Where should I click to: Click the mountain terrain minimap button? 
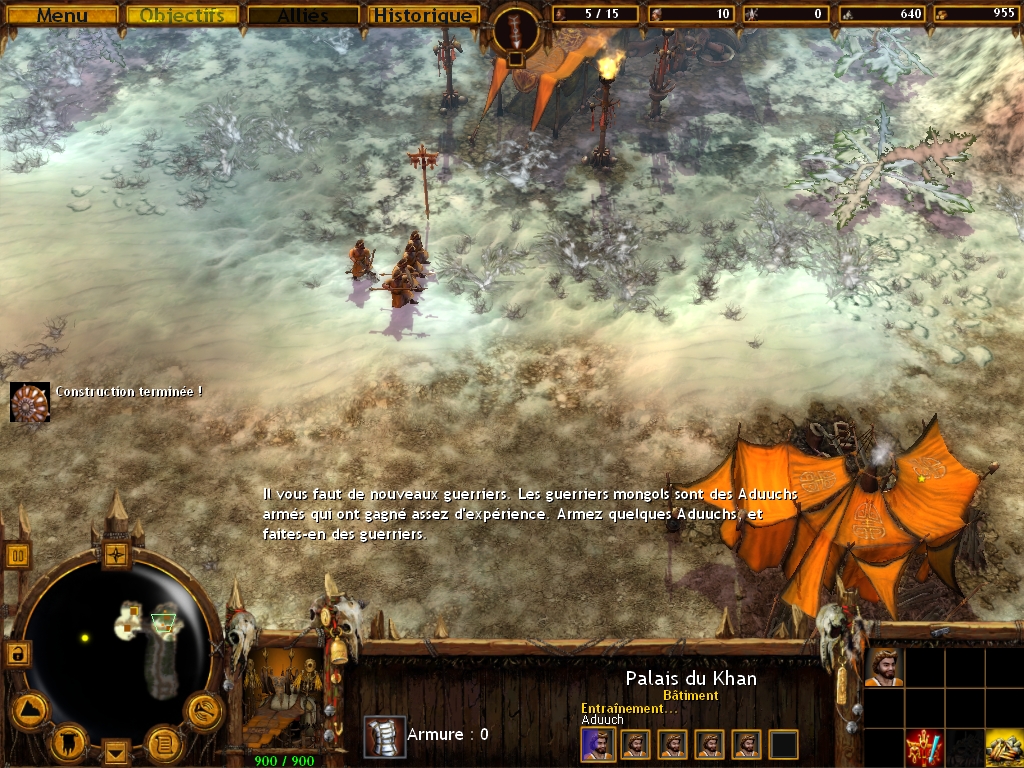click(x=29, y=710)
